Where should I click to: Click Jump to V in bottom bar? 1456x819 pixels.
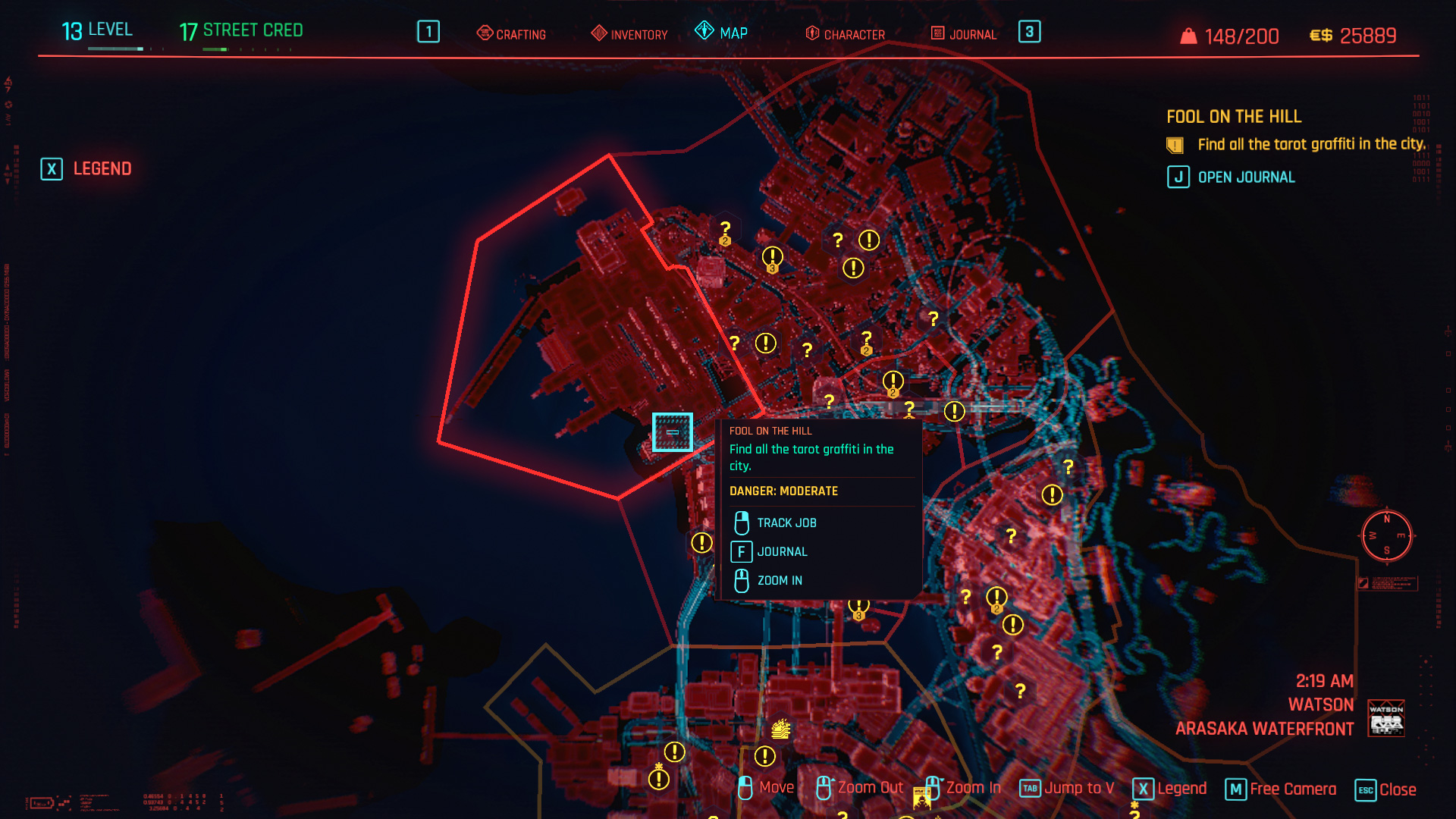1067,789
